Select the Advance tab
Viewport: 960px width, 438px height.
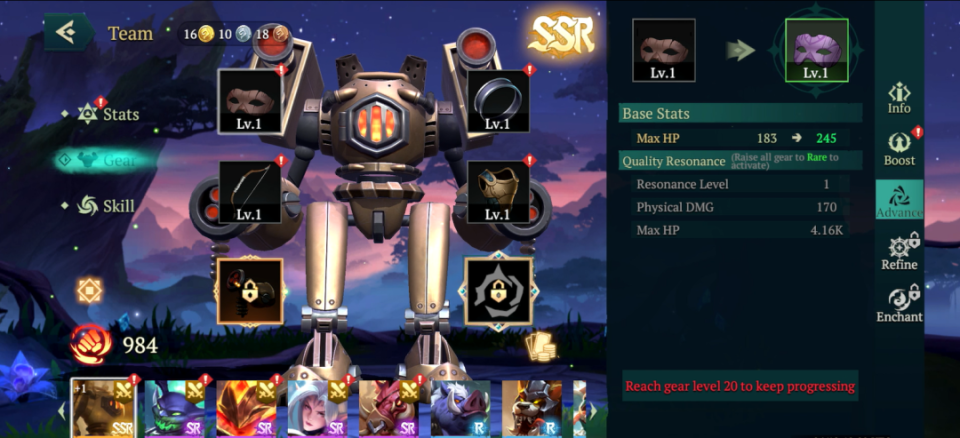[x=899, y=200]
